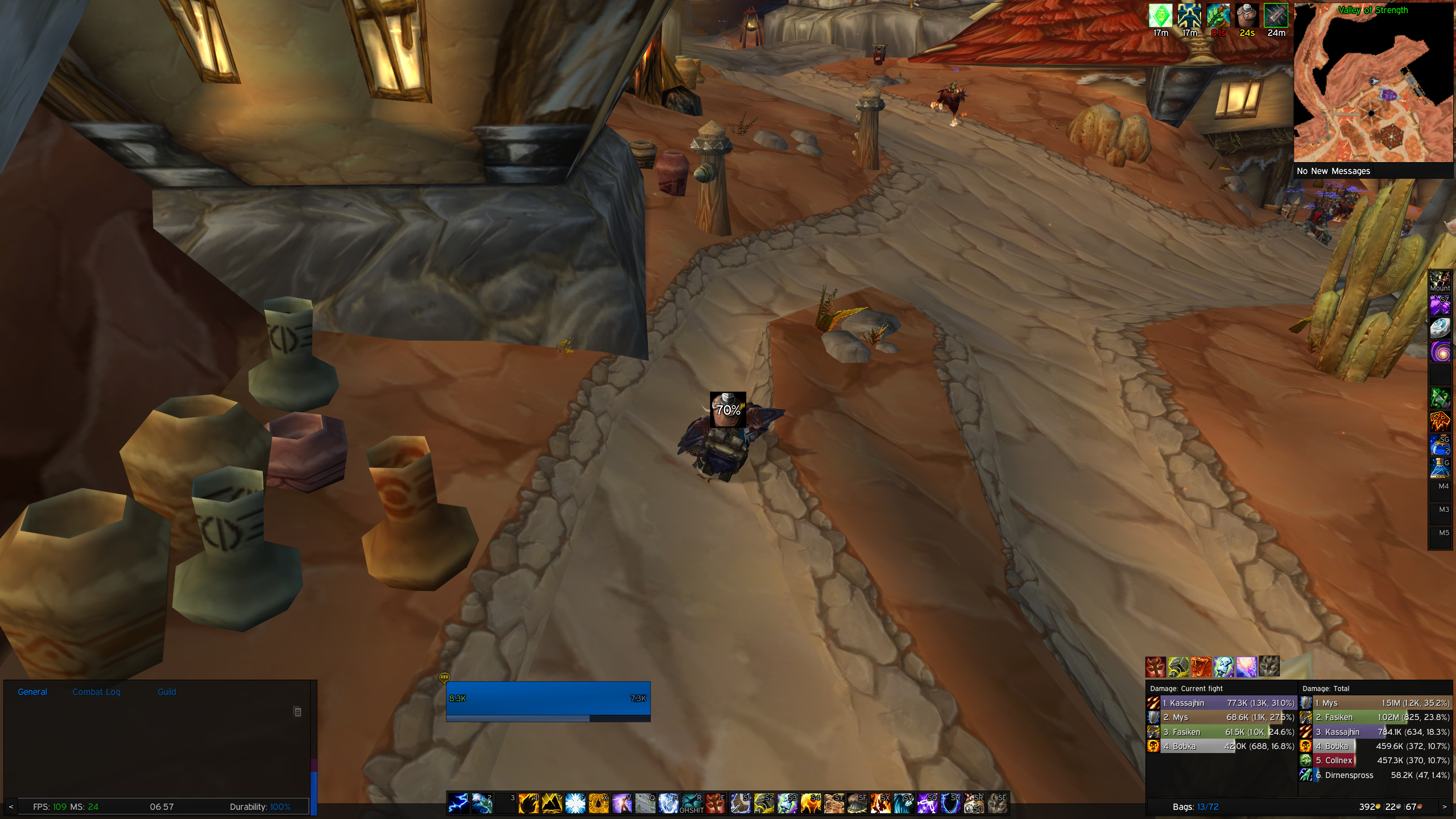
Task: Cast the Lightning Bolt ability in slot 1
Action: 458,804
